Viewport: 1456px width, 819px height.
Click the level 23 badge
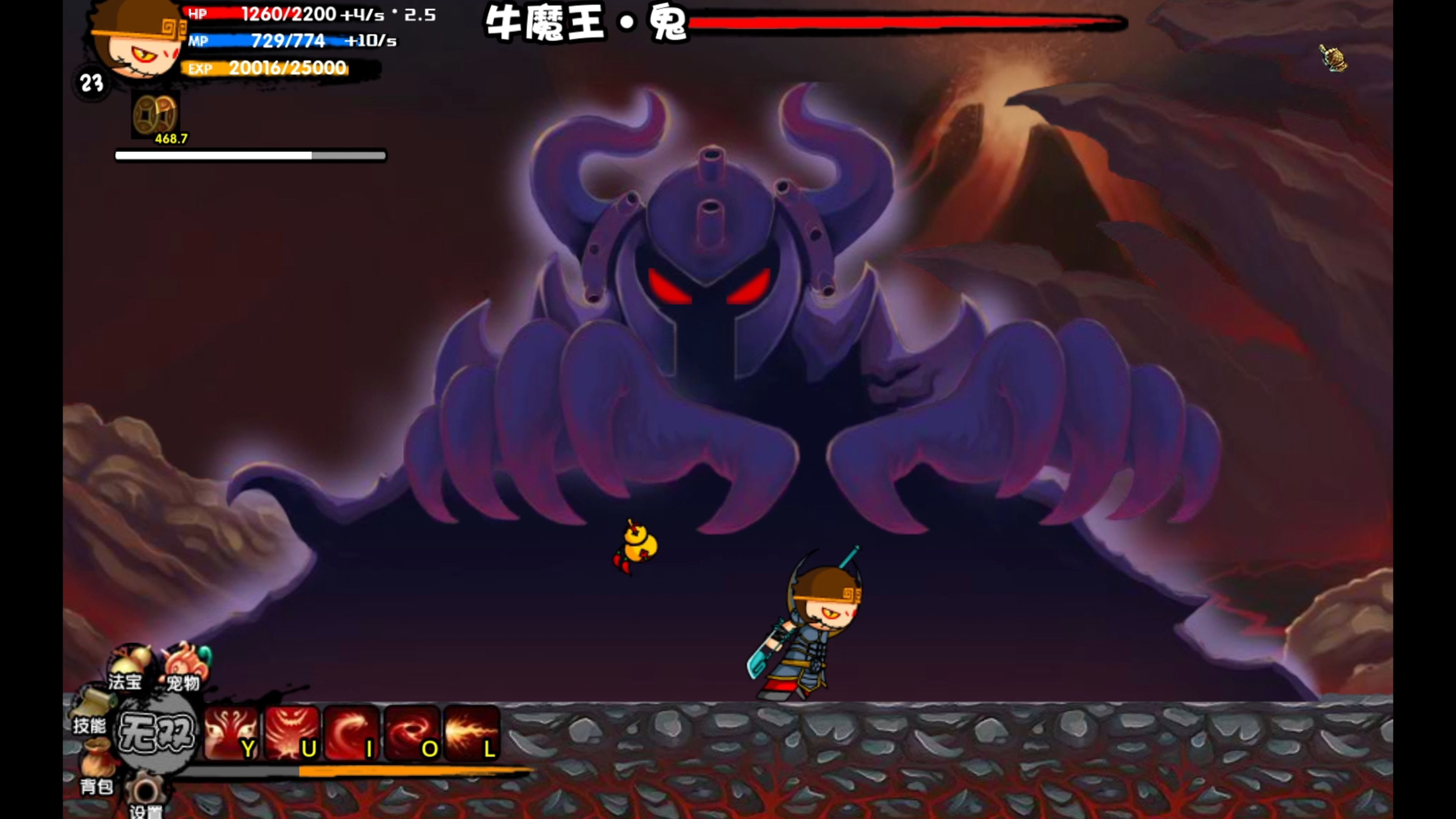91,83
